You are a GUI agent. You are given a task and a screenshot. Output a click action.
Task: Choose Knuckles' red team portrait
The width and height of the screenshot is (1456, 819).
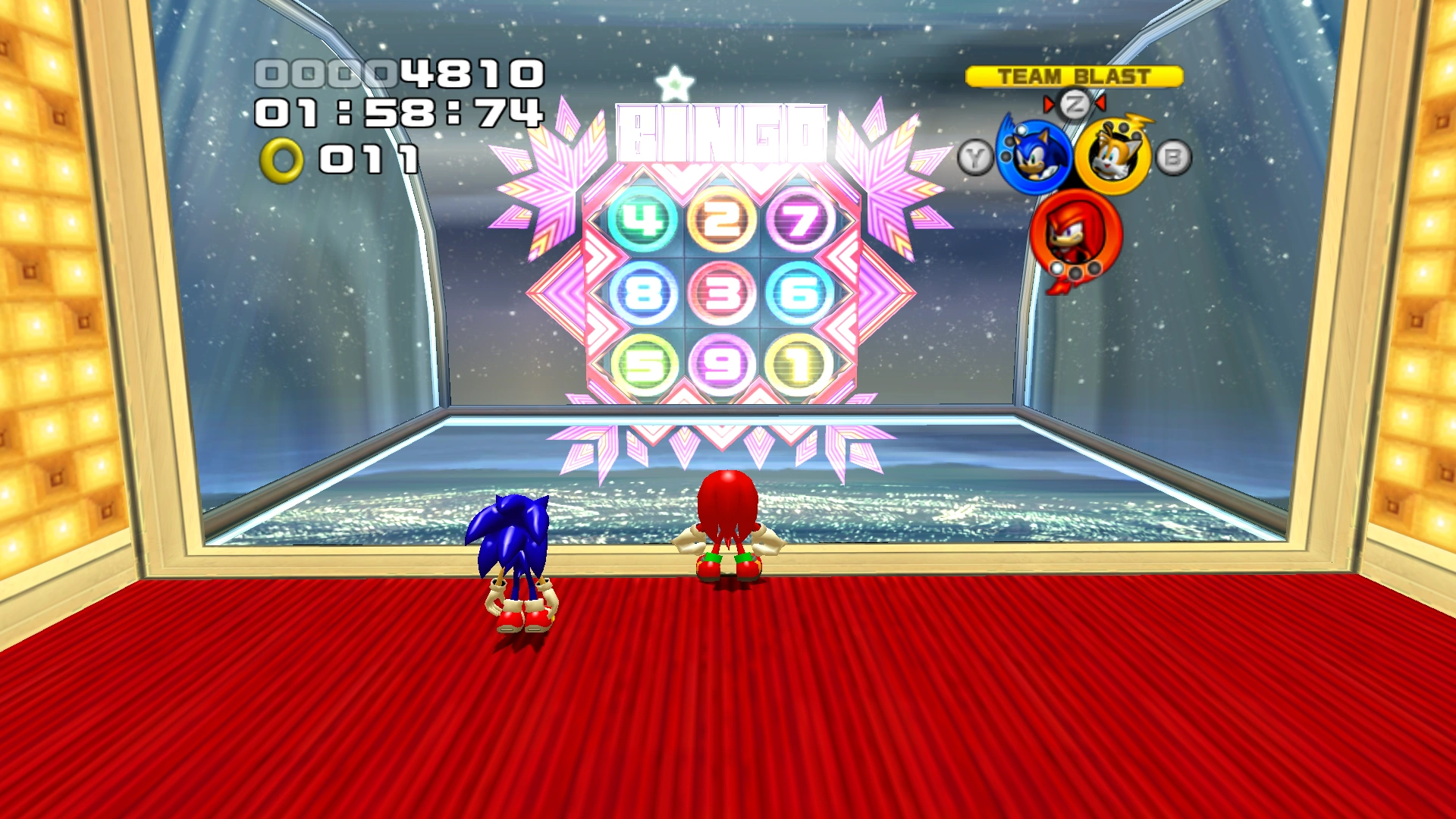1075,237
